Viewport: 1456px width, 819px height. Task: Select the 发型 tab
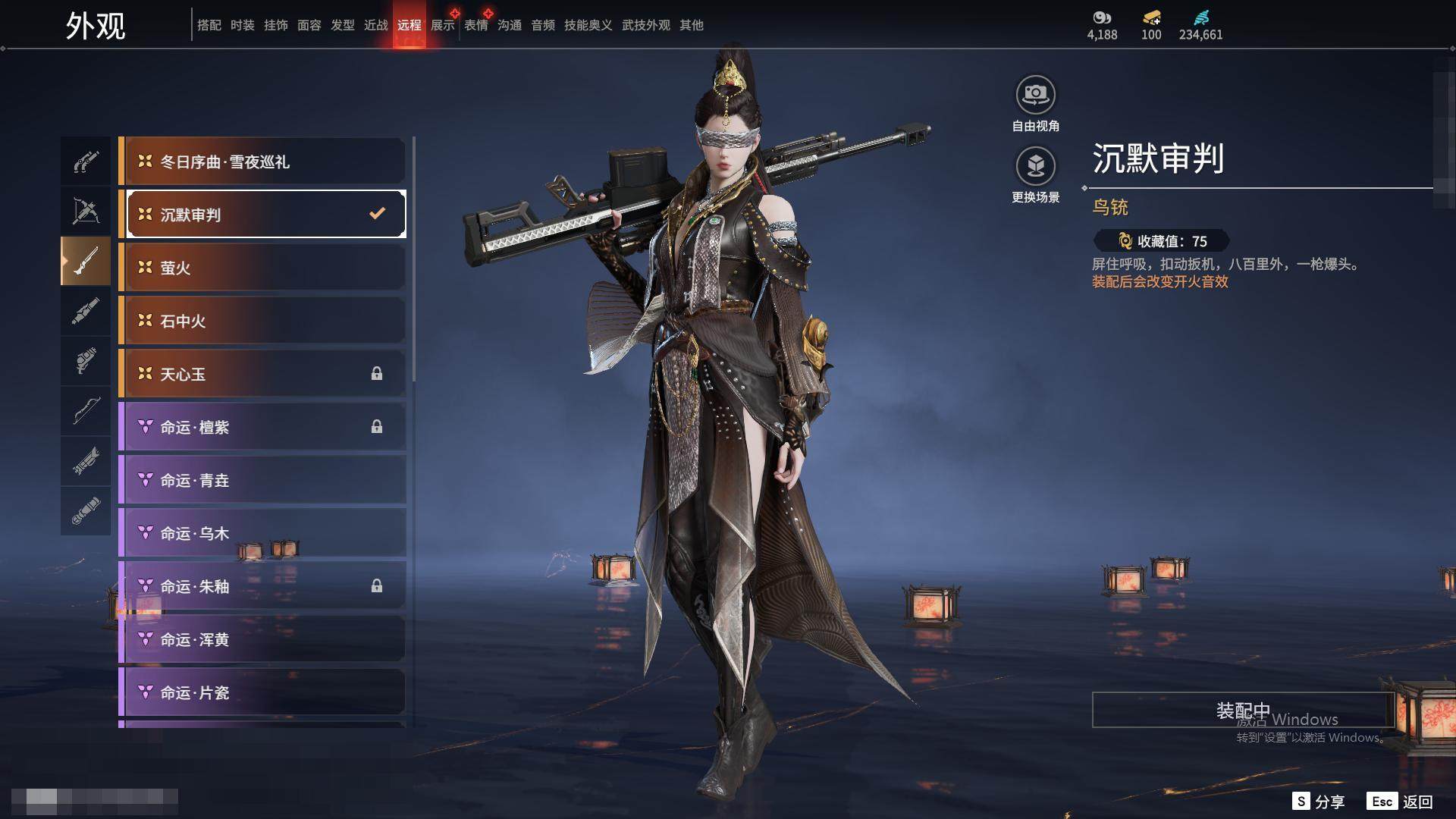(343, 25)
